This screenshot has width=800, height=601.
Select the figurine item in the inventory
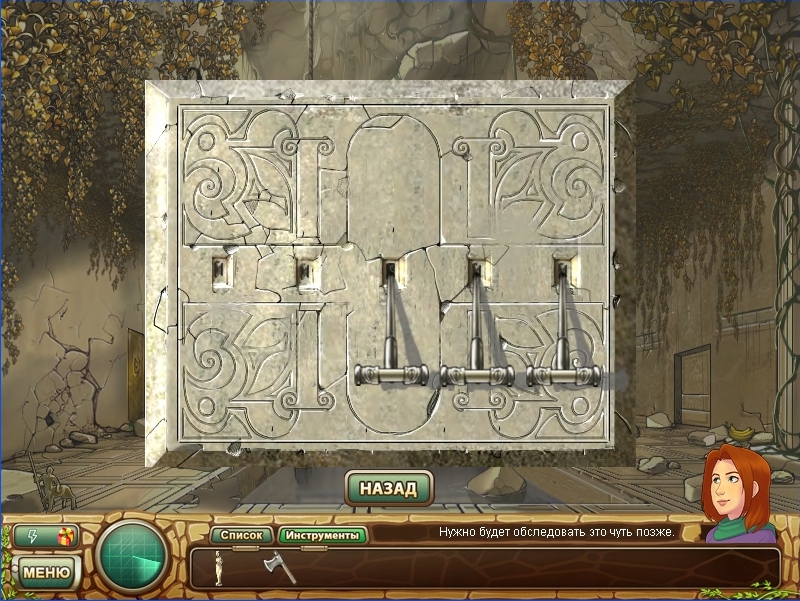pyautogui.click(x=219, y=567)
